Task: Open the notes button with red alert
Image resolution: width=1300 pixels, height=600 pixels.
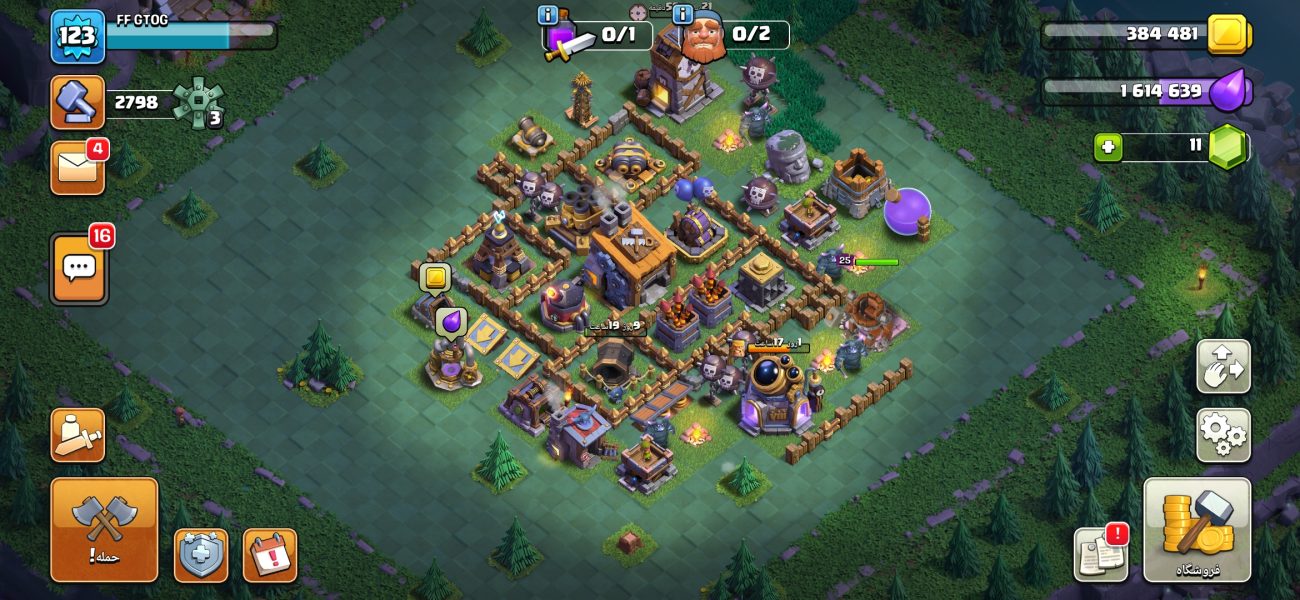Action: click(x=1101, y=554)
